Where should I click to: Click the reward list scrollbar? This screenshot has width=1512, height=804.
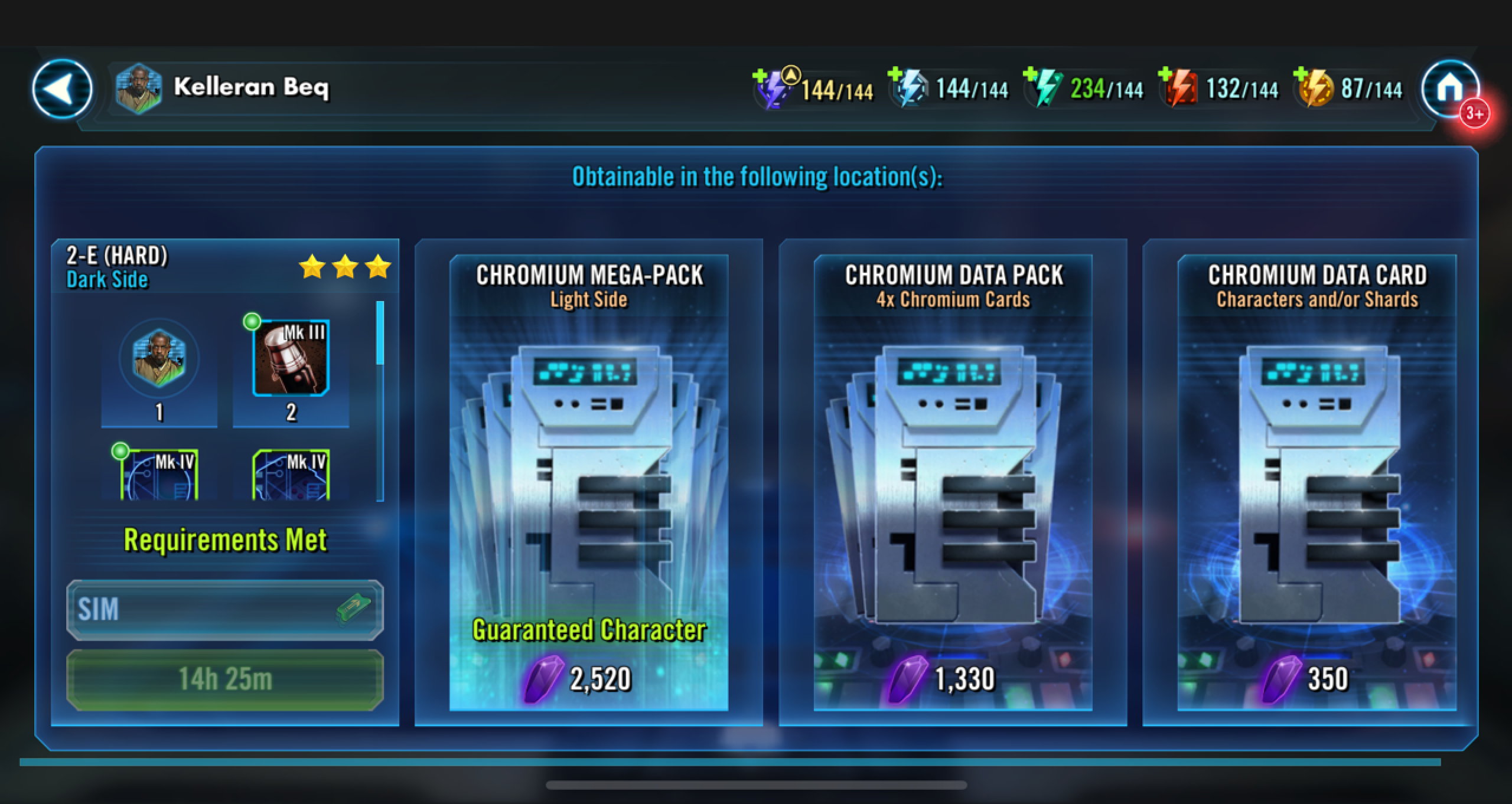click(x=380, y=401)
